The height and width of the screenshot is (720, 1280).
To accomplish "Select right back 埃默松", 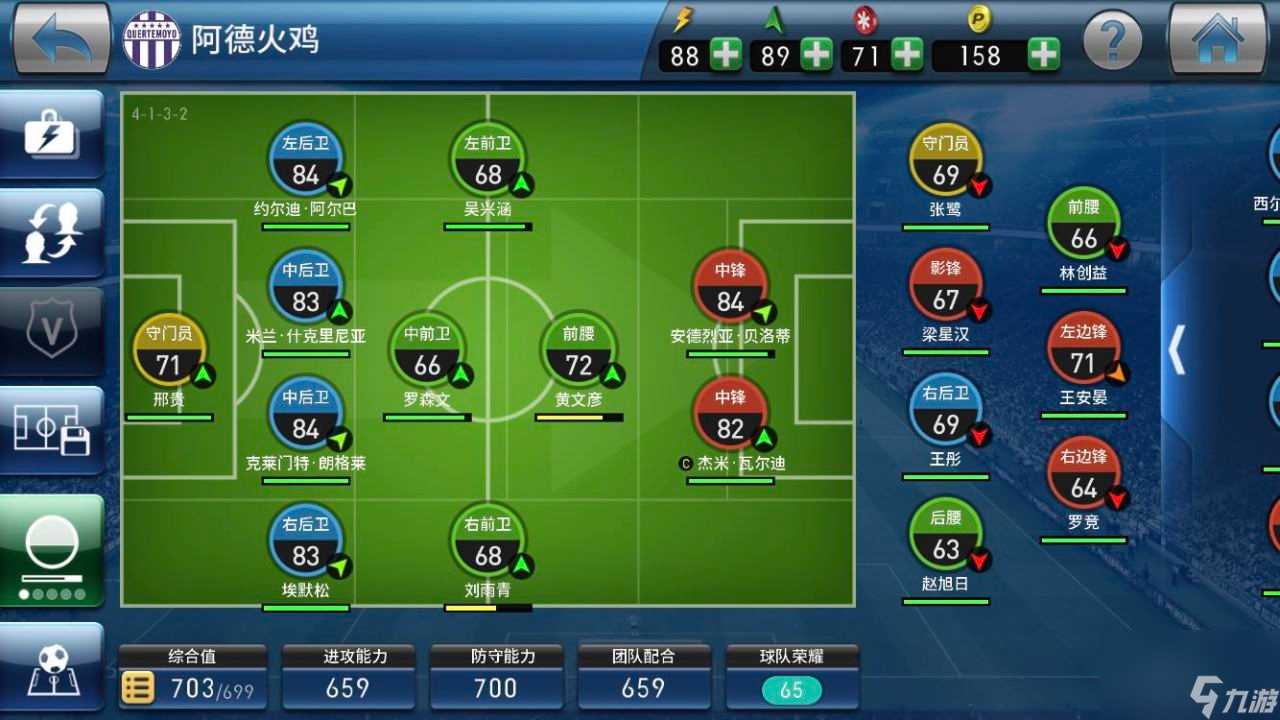I will pos(305,546).
